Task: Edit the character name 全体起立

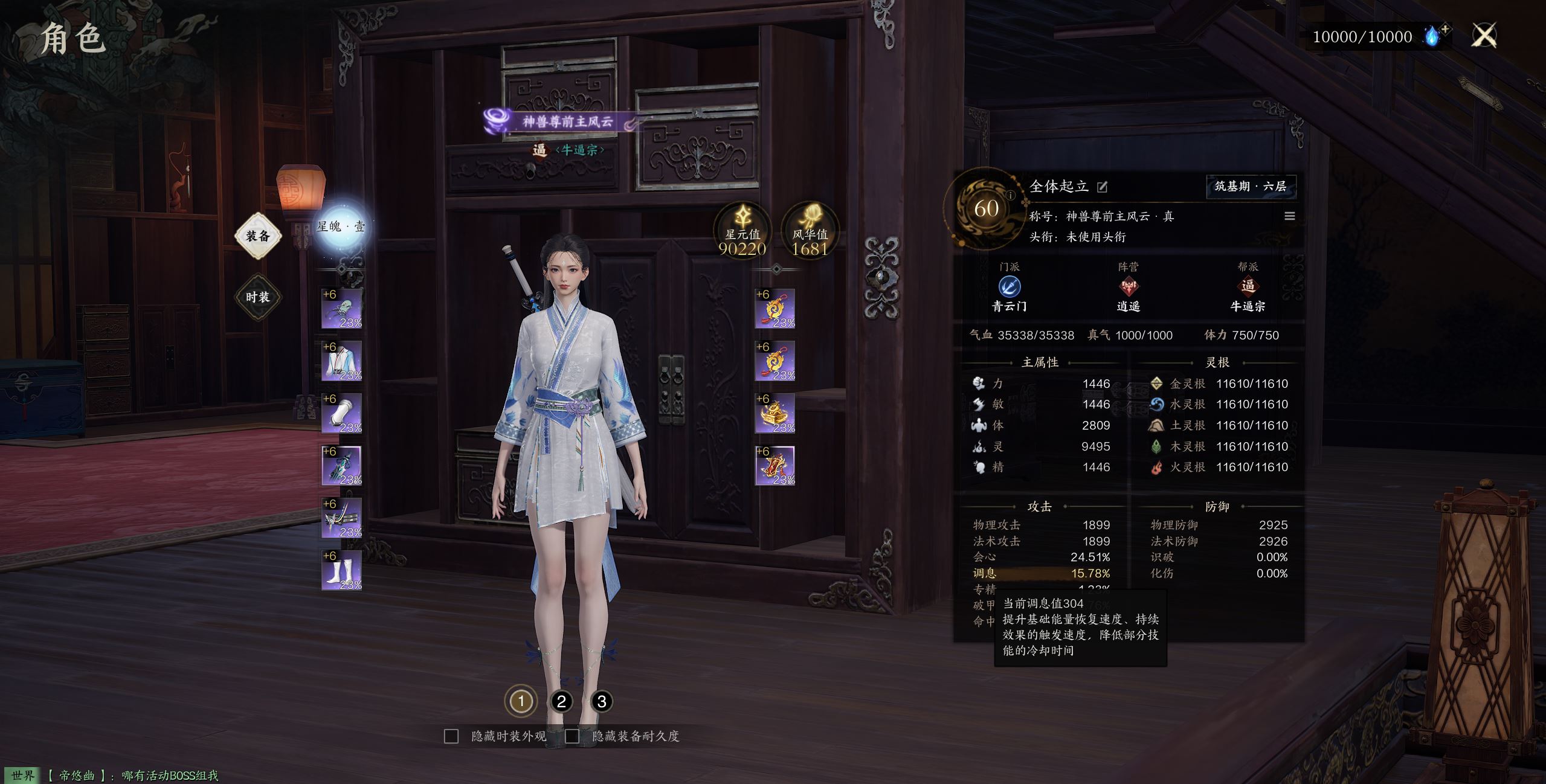Action: tap(1103, 187)
